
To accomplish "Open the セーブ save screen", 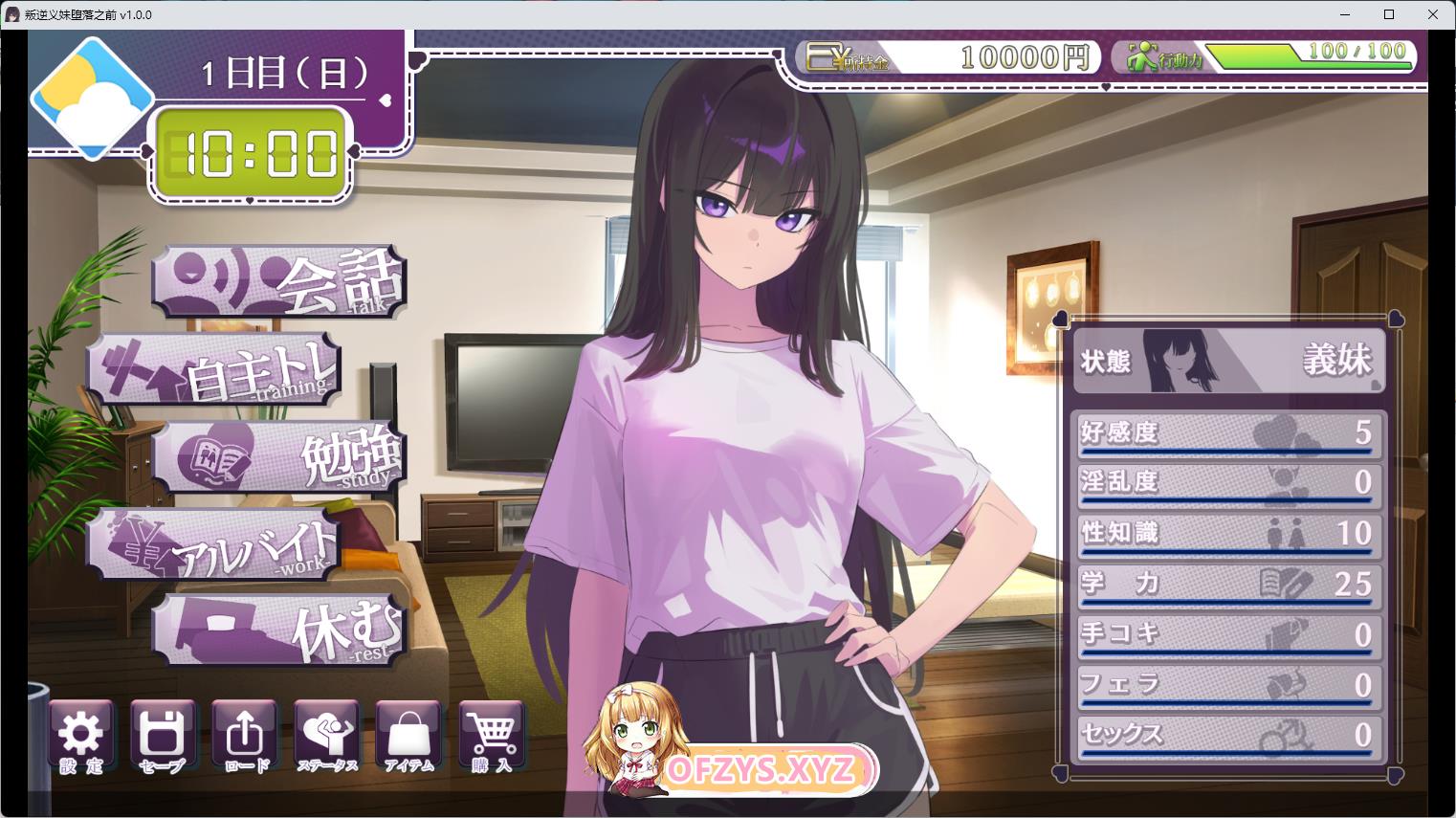I will 162,738.
